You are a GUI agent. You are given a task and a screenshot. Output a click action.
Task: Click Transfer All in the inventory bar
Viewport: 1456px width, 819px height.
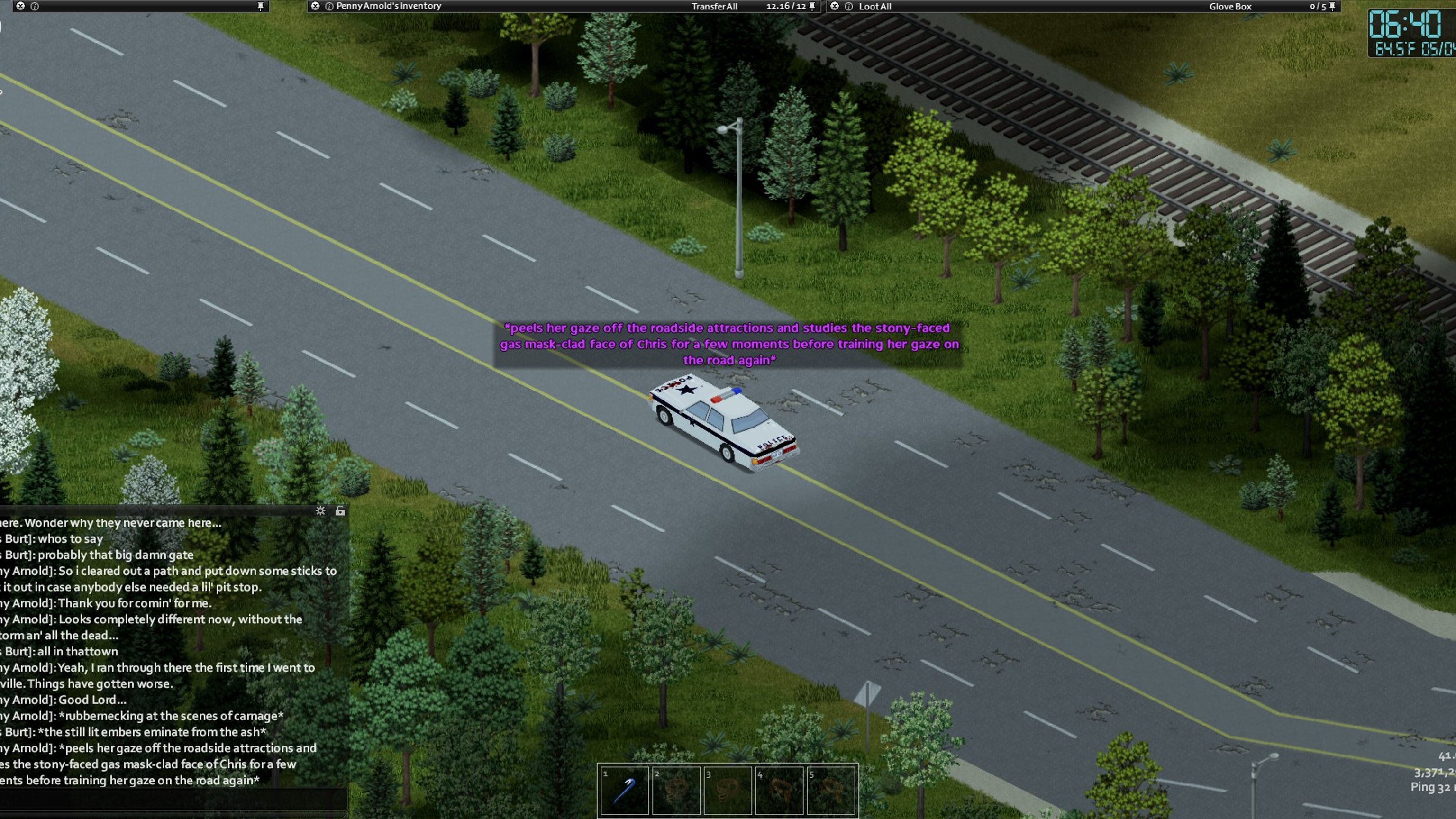click(714, 6)
